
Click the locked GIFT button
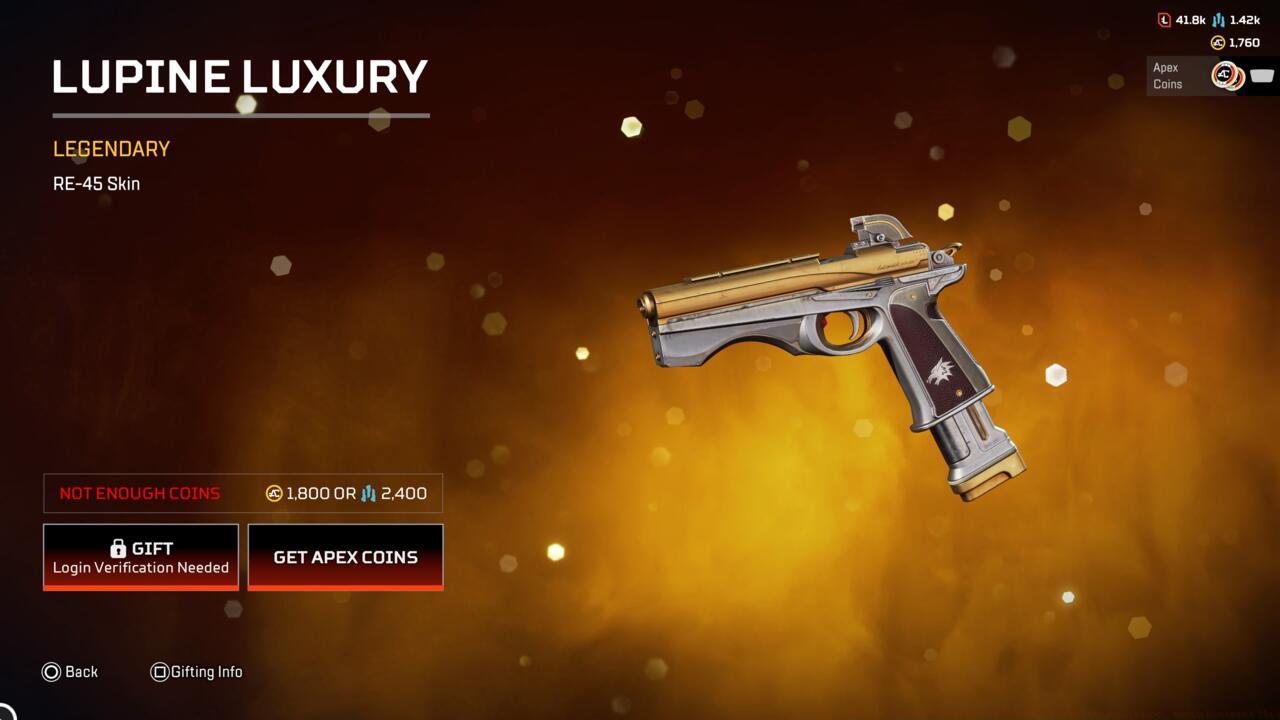point(140,557)
